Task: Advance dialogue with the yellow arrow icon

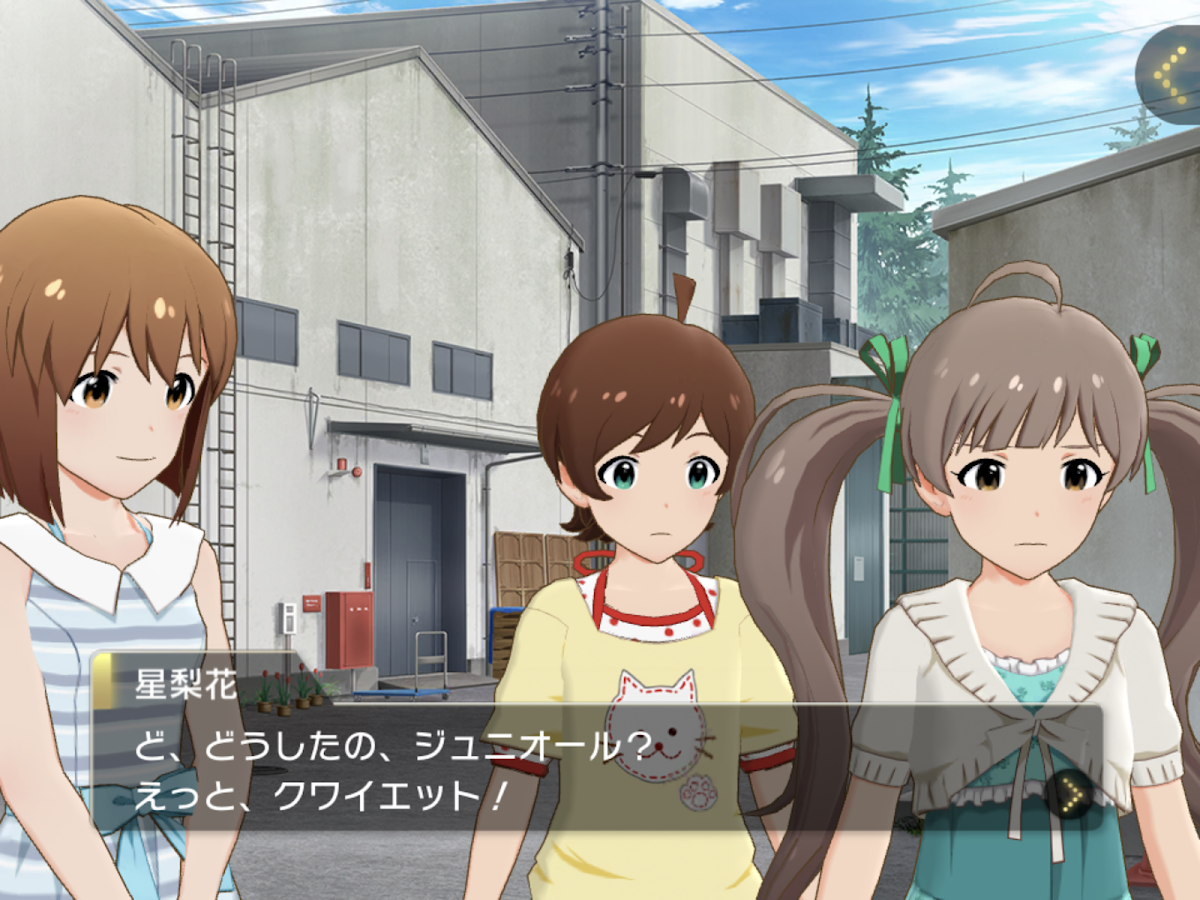Action: (1071, 793)
